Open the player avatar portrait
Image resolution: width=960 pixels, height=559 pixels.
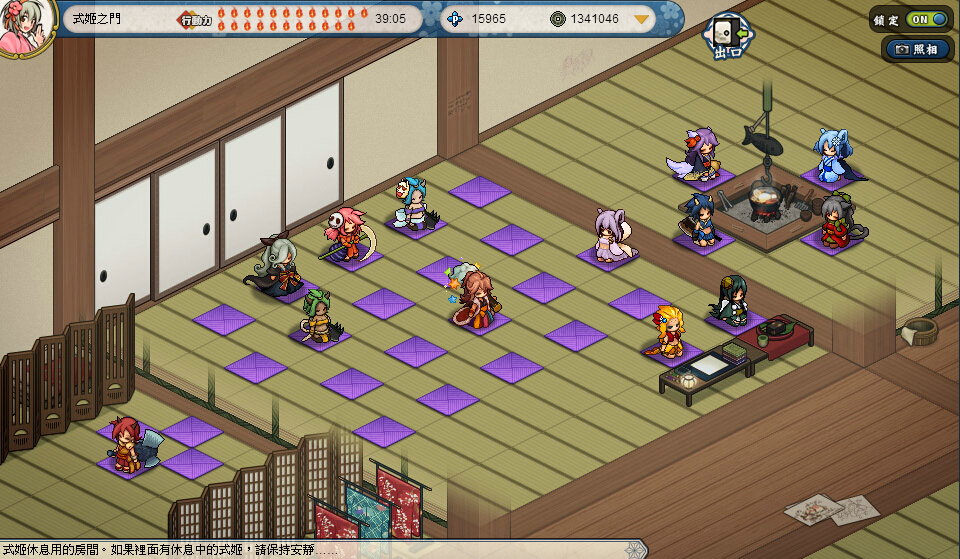click(x=24, y=26)
